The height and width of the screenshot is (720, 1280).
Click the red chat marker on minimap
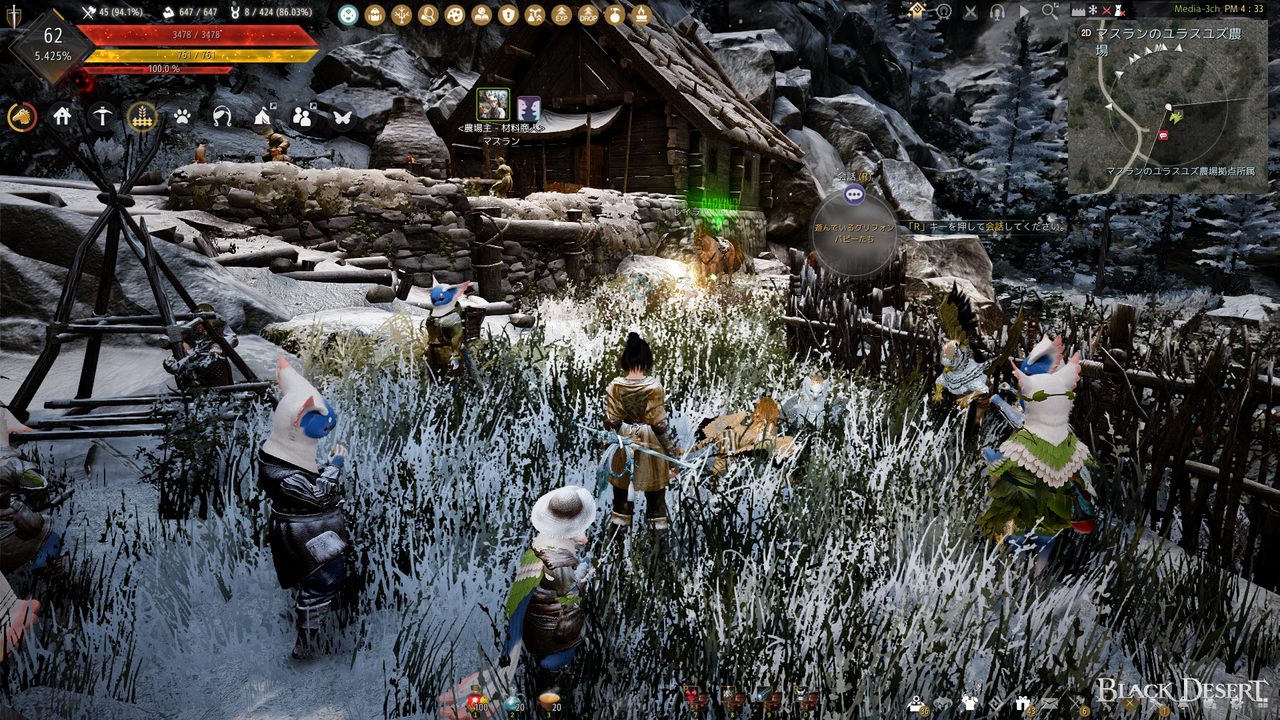click(x=1163, y=135)
